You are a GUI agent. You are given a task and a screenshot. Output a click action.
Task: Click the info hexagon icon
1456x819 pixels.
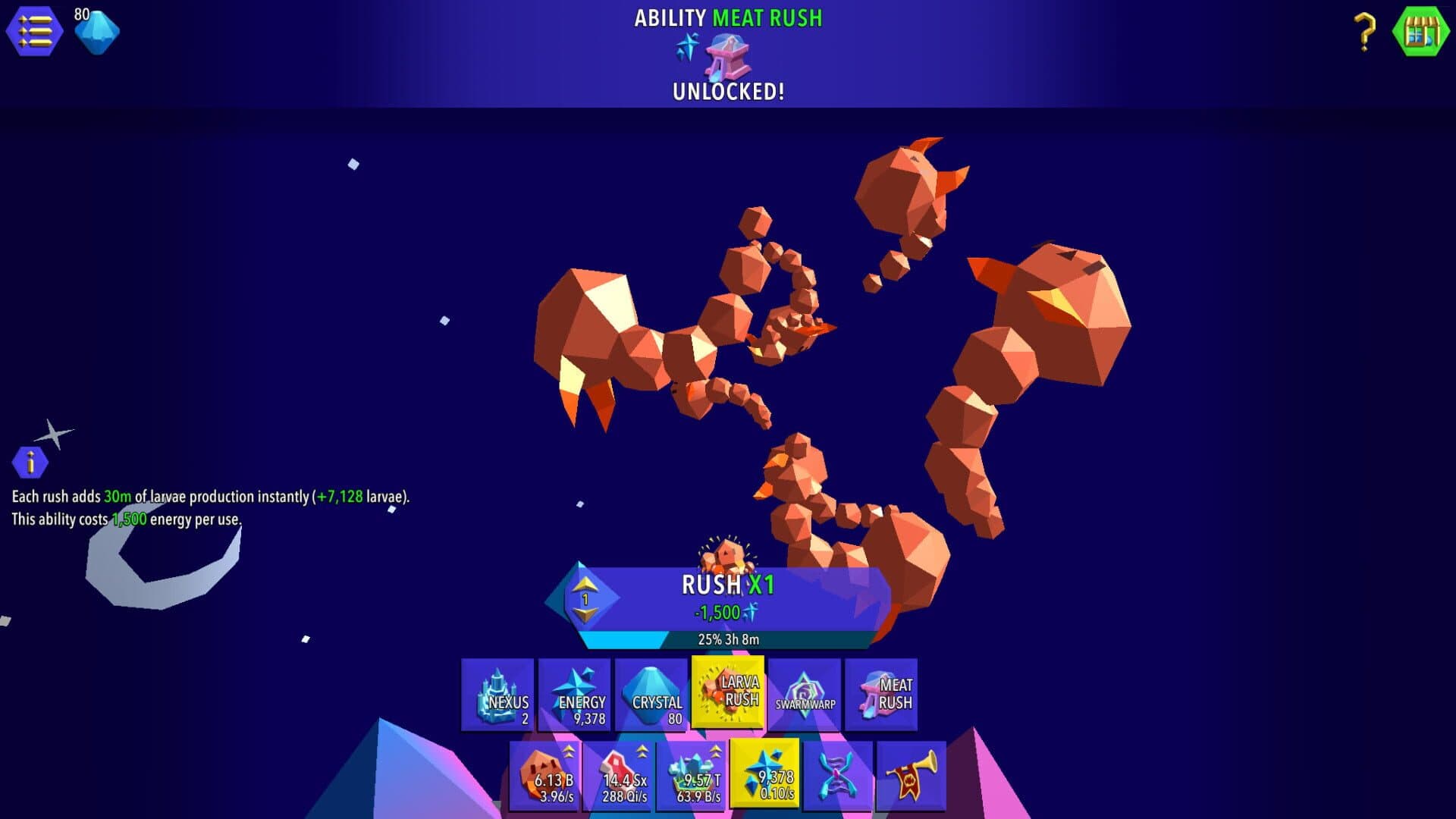tap(30, 462)
